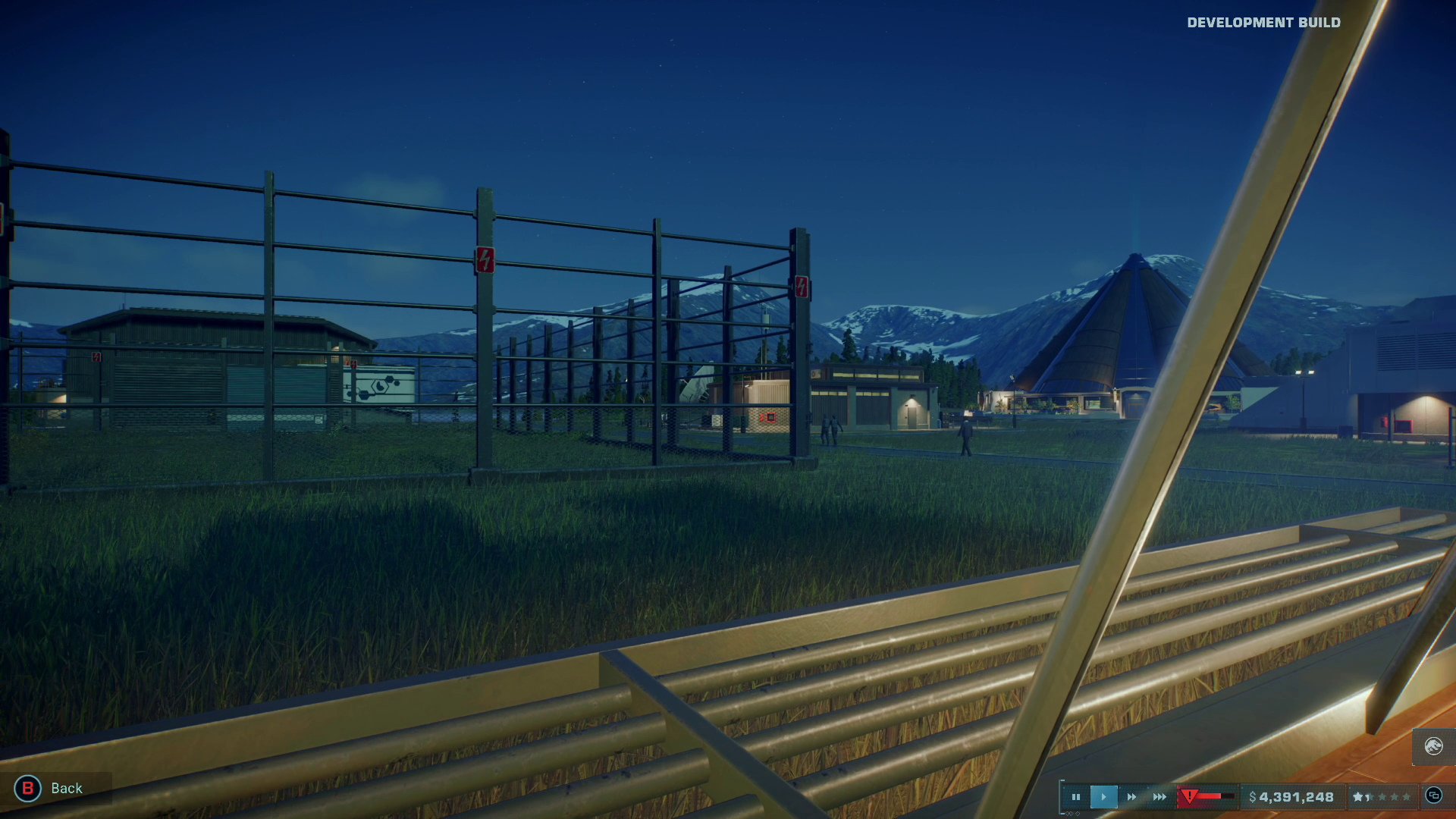Click the DEVELOPMENT BUILD text label
Viewport: 1456px width, 819px height.
pyautogui.click(x=1263, y=23)
